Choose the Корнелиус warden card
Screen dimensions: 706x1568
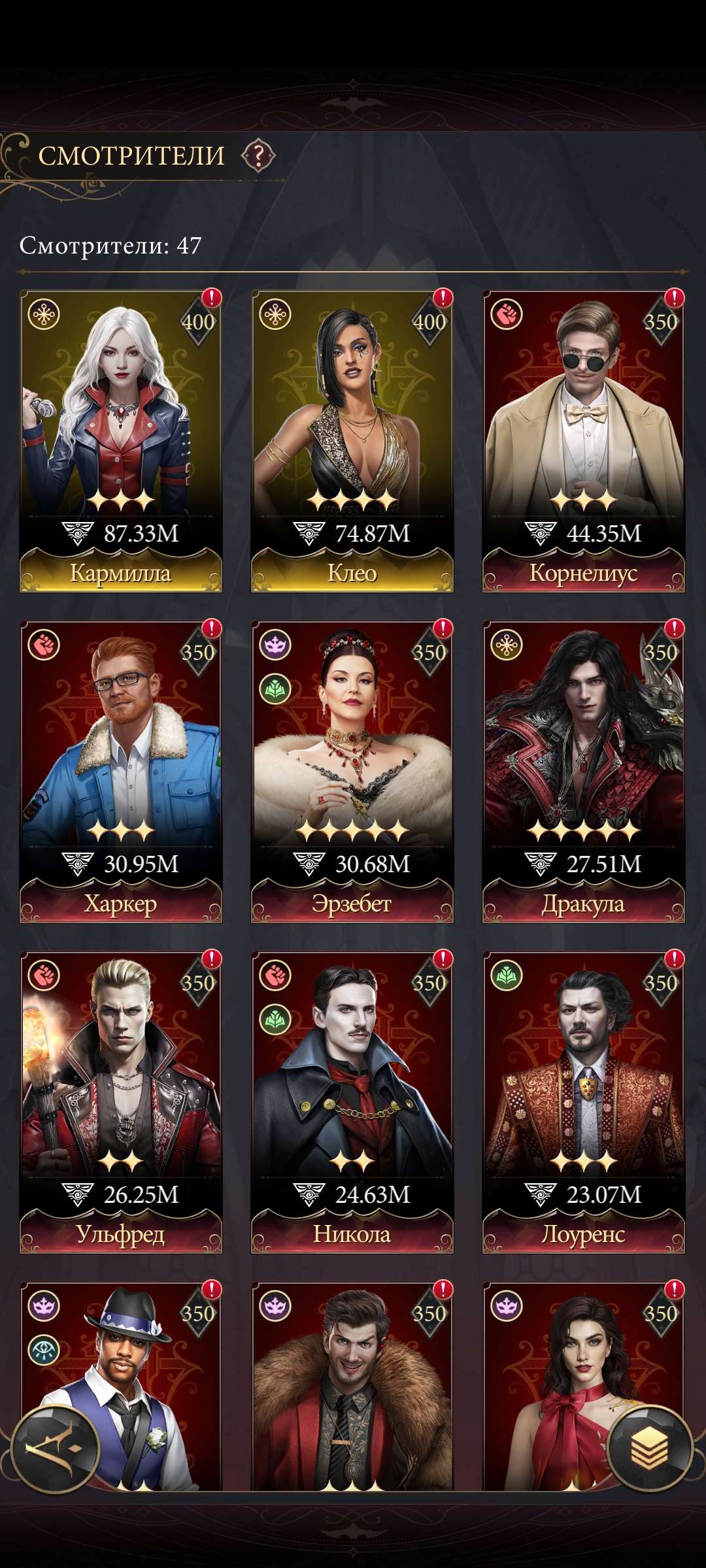click(583, 441)
